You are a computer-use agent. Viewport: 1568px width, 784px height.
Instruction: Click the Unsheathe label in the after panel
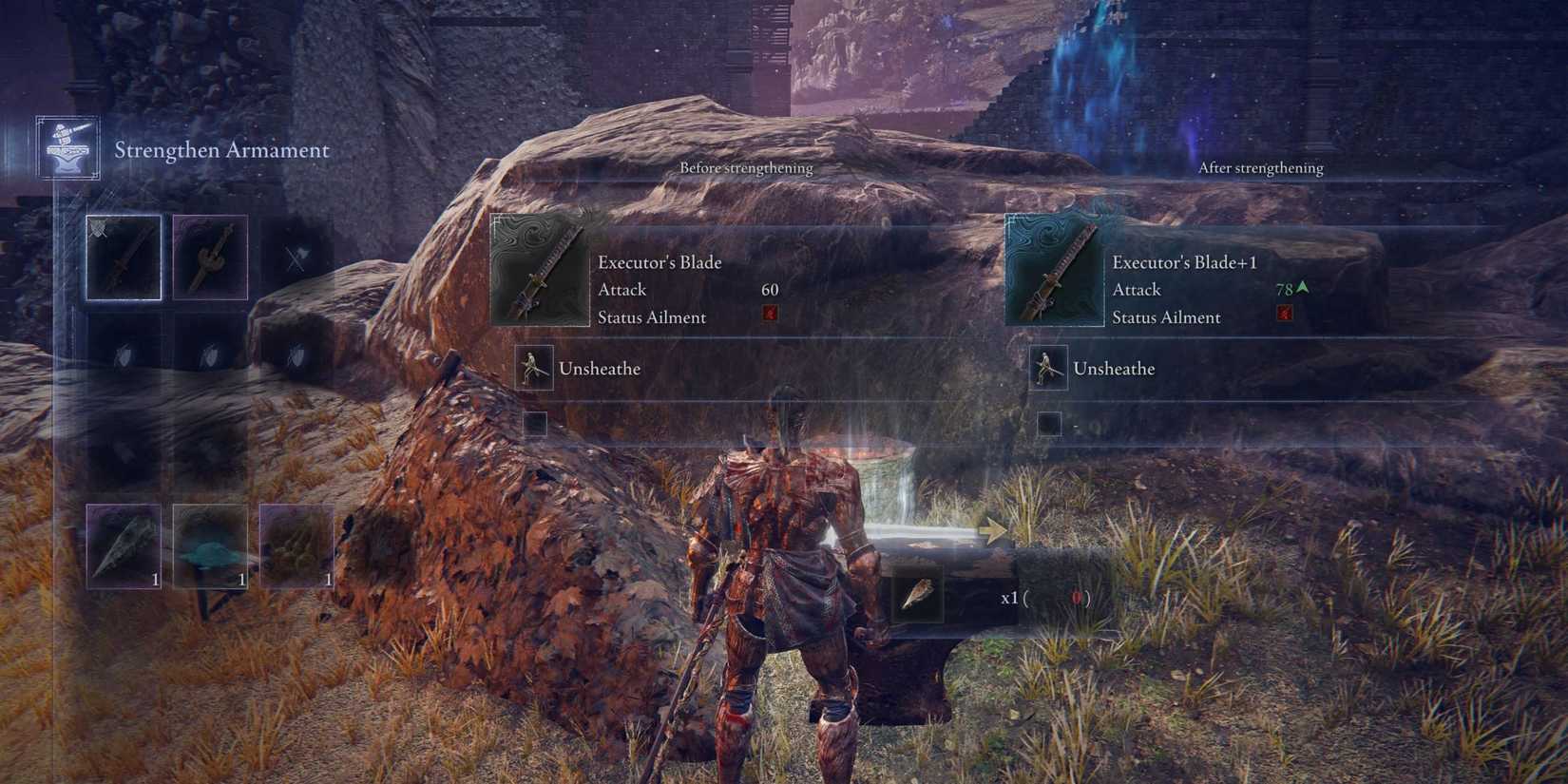click(x=1114, y=369)
